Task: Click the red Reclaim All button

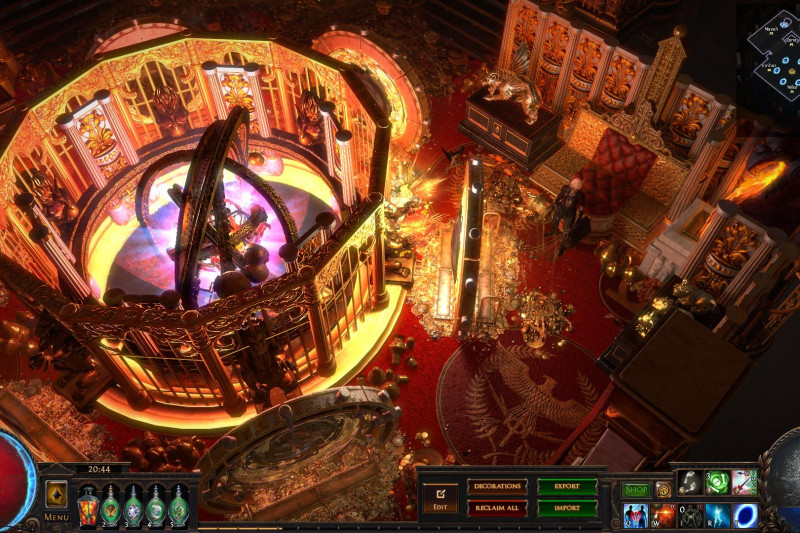Action: (x=497, y=507)
